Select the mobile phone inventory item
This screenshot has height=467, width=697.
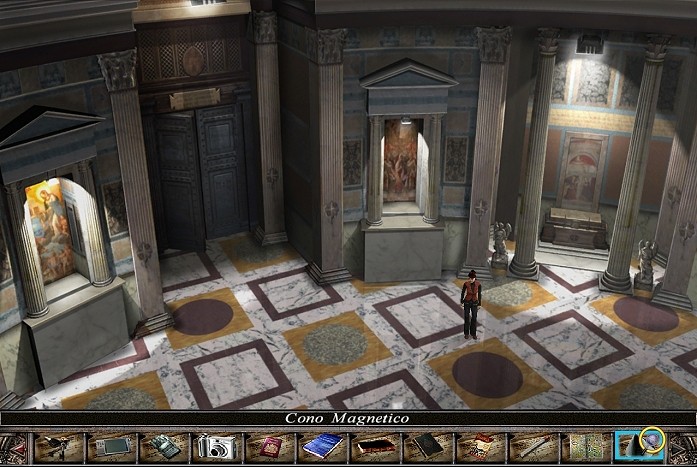point(163,446)
